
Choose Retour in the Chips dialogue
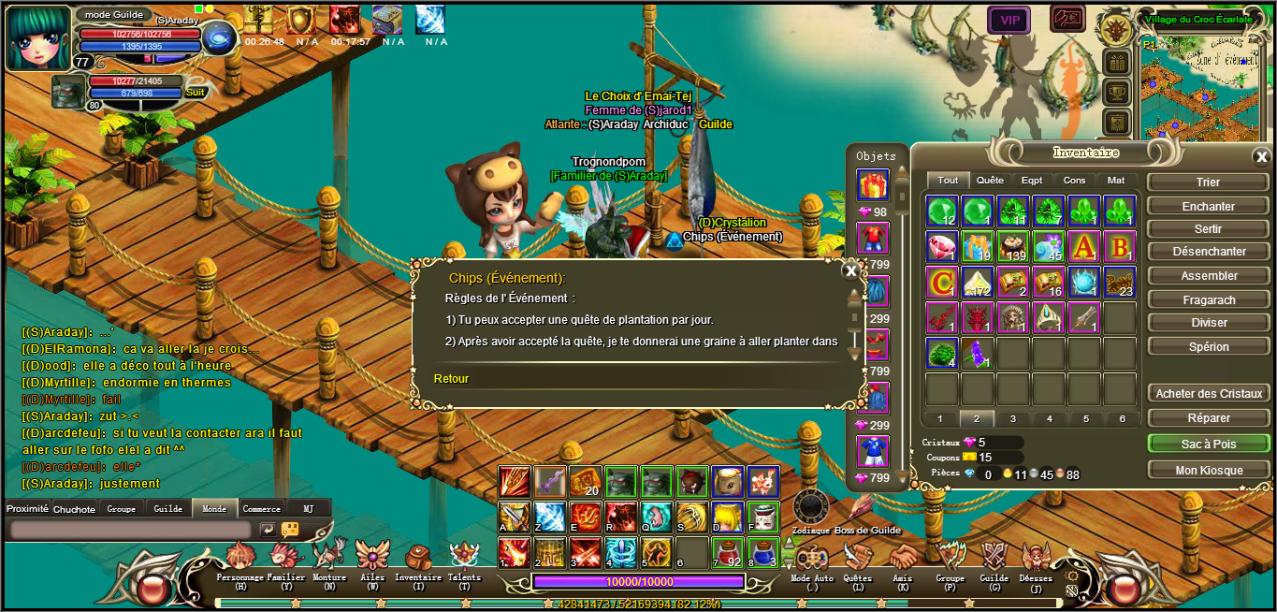[x=451, y=378]
